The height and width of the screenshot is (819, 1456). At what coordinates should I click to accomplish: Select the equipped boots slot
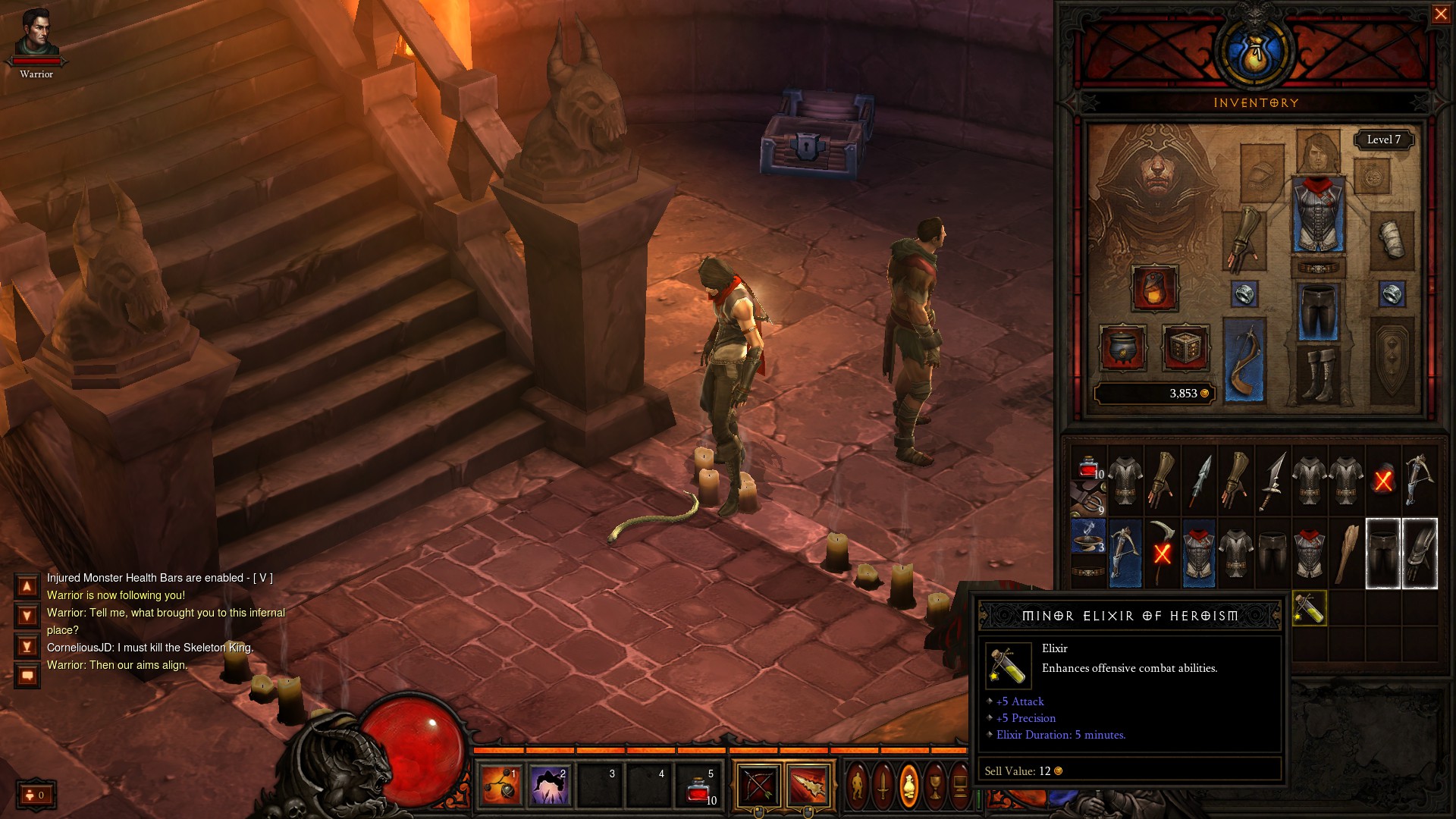point(1318,375)
